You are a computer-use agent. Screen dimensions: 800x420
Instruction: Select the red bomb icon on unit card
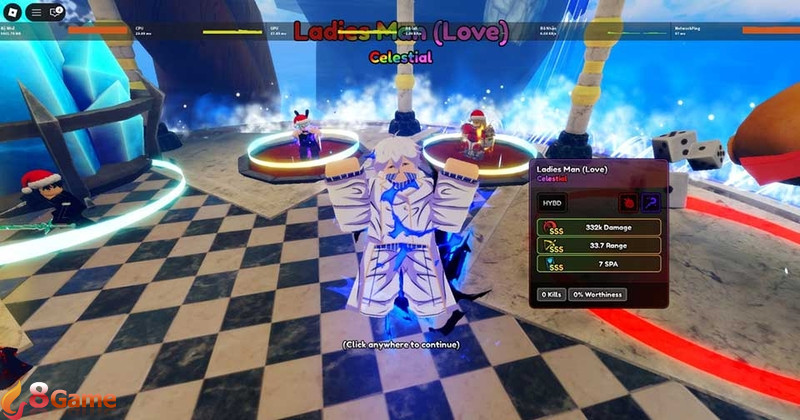[628, 202]
